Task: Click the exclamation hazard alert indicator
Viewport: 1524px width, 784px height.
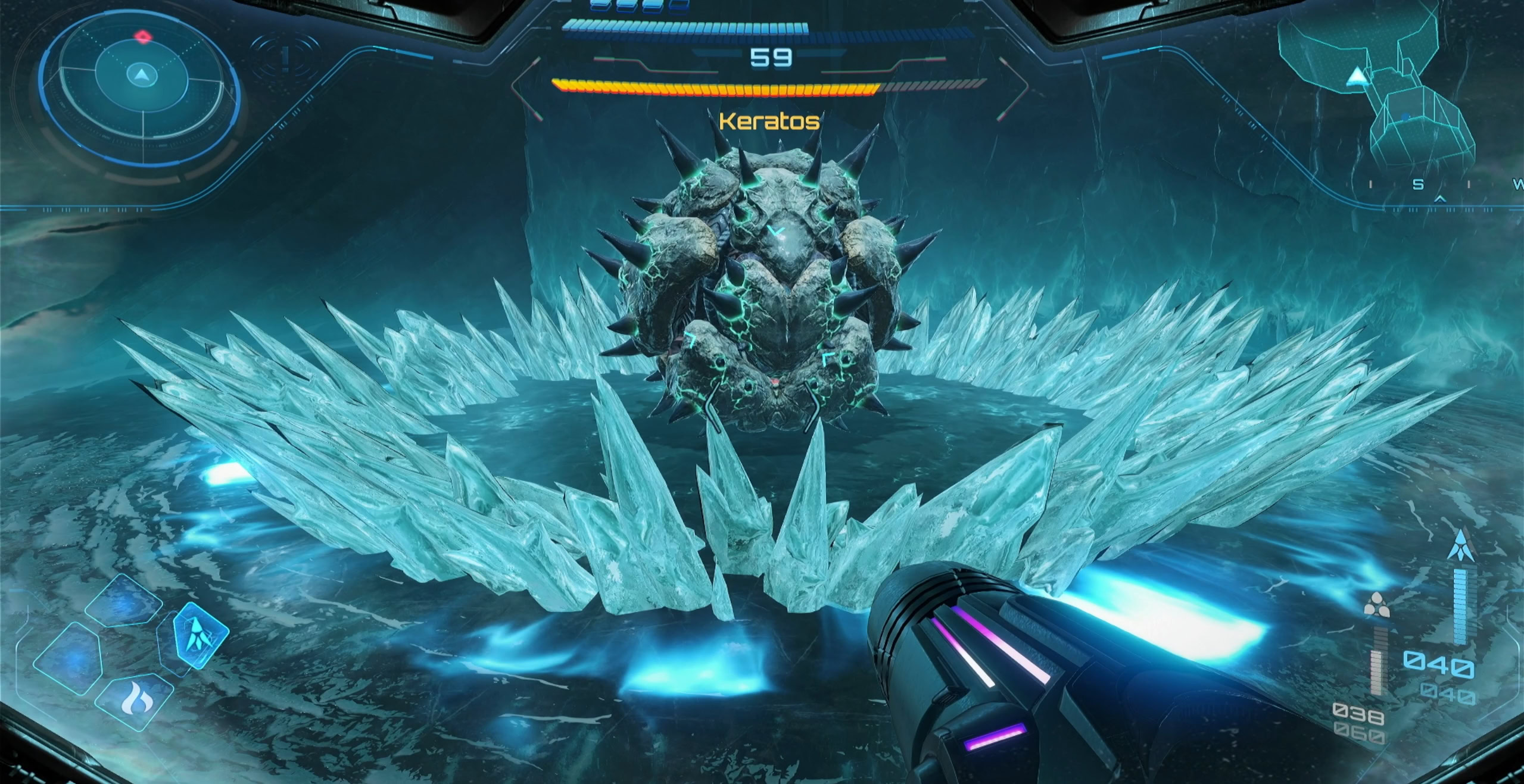Action: coord(286,58)
